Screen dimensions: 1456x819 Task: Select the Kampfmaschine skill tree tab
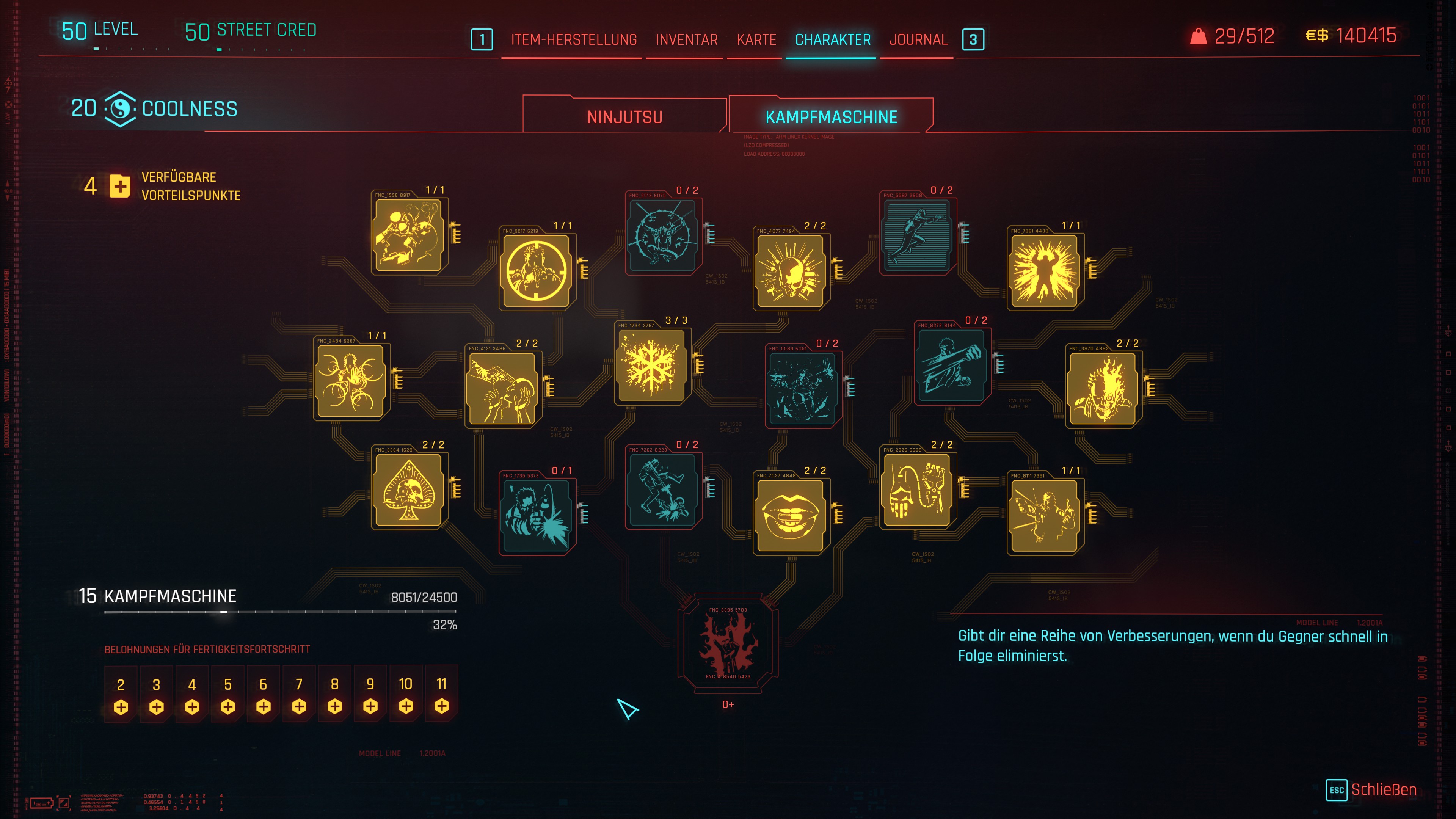831,116
